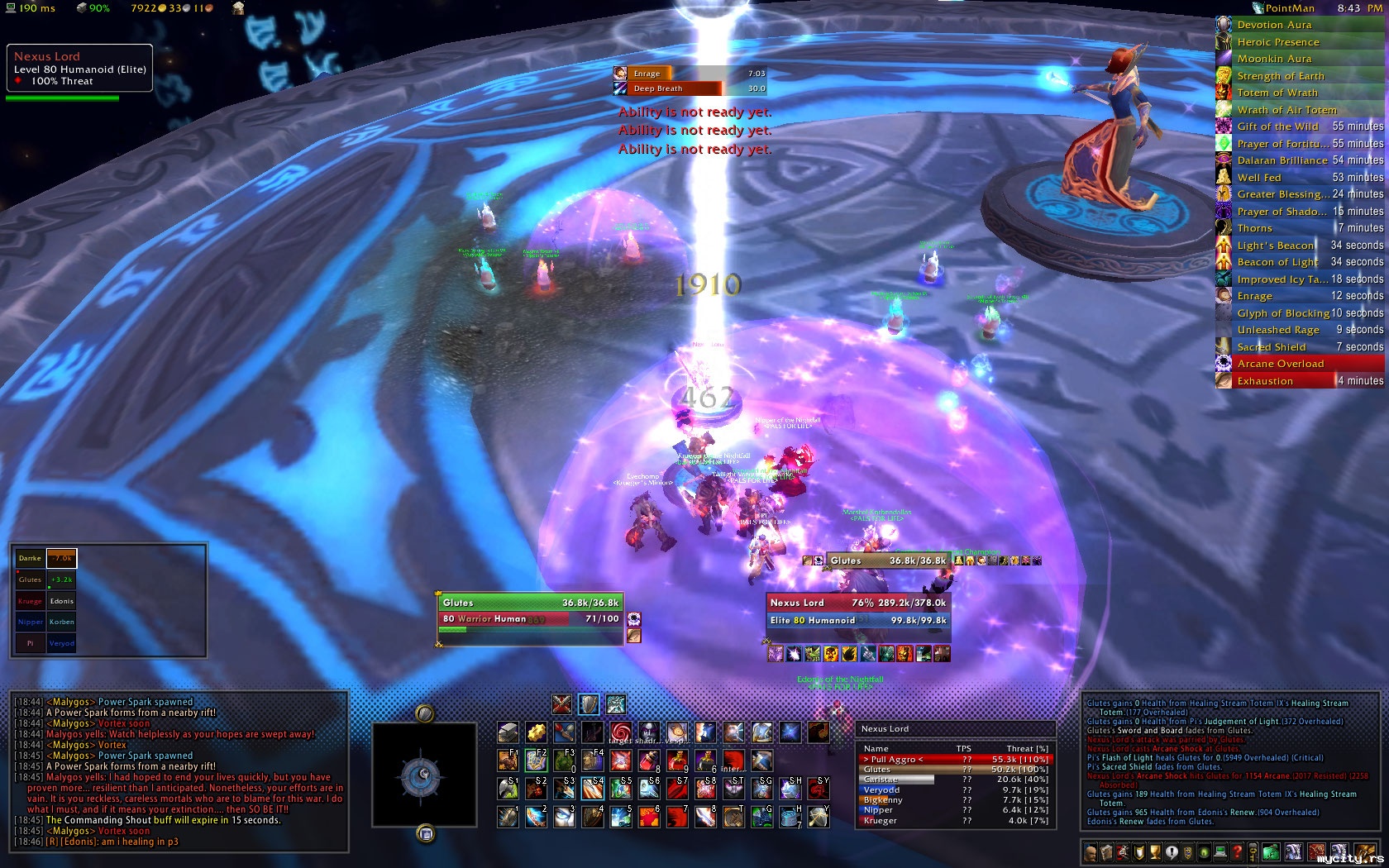Click the minimap compass
This screenshot has height=868, width=1389.
pos(425,774)
